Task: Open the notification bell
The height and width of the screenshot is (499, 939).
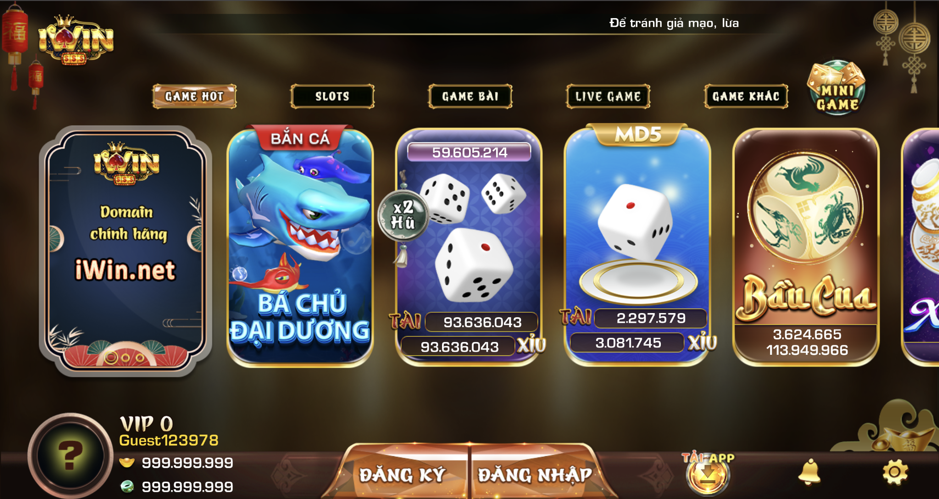Action: [809, 471]
